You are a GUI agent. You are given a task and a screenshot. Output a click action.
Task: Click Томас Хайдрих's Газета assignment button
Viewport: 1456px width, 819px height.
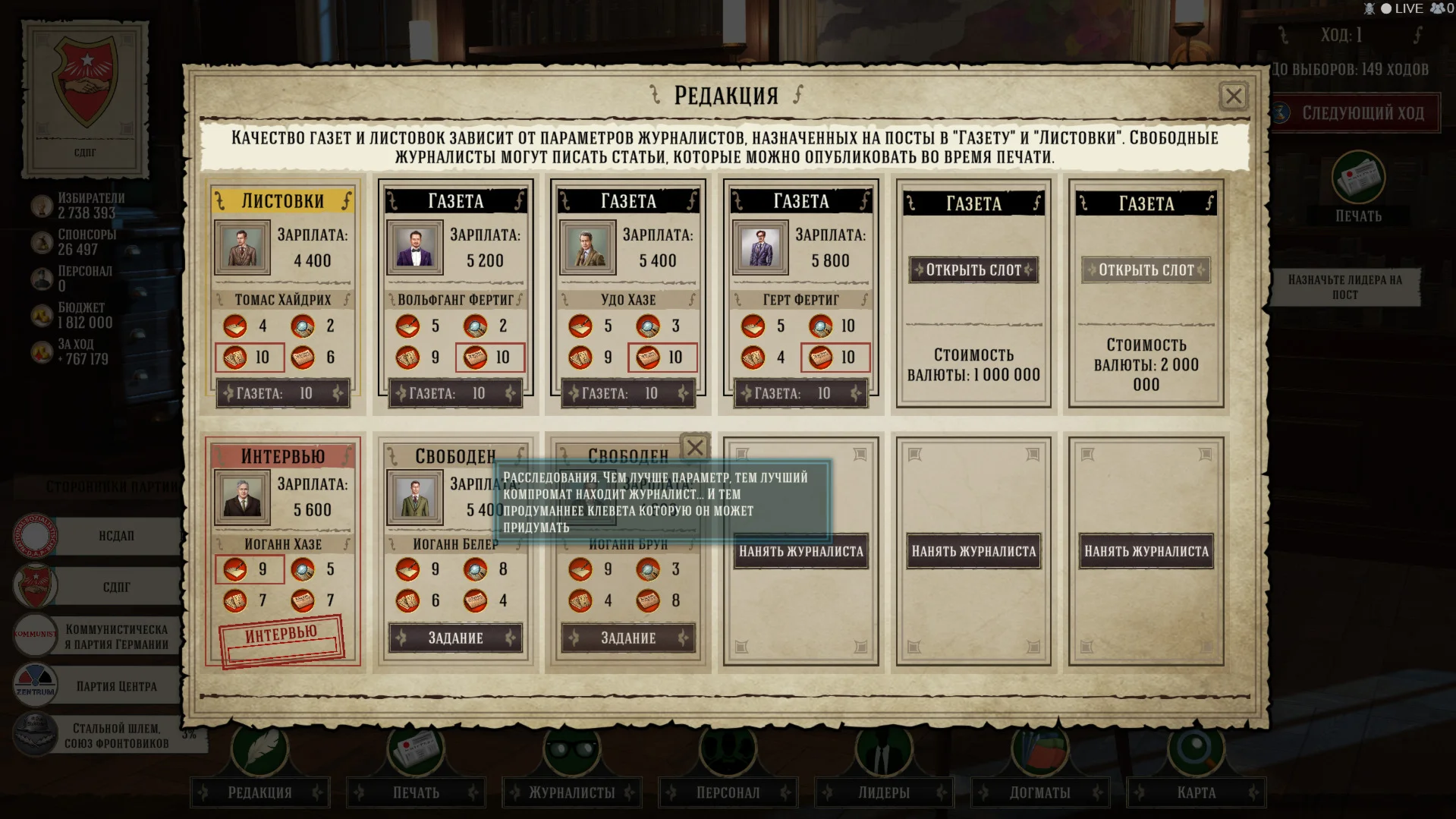283,393
